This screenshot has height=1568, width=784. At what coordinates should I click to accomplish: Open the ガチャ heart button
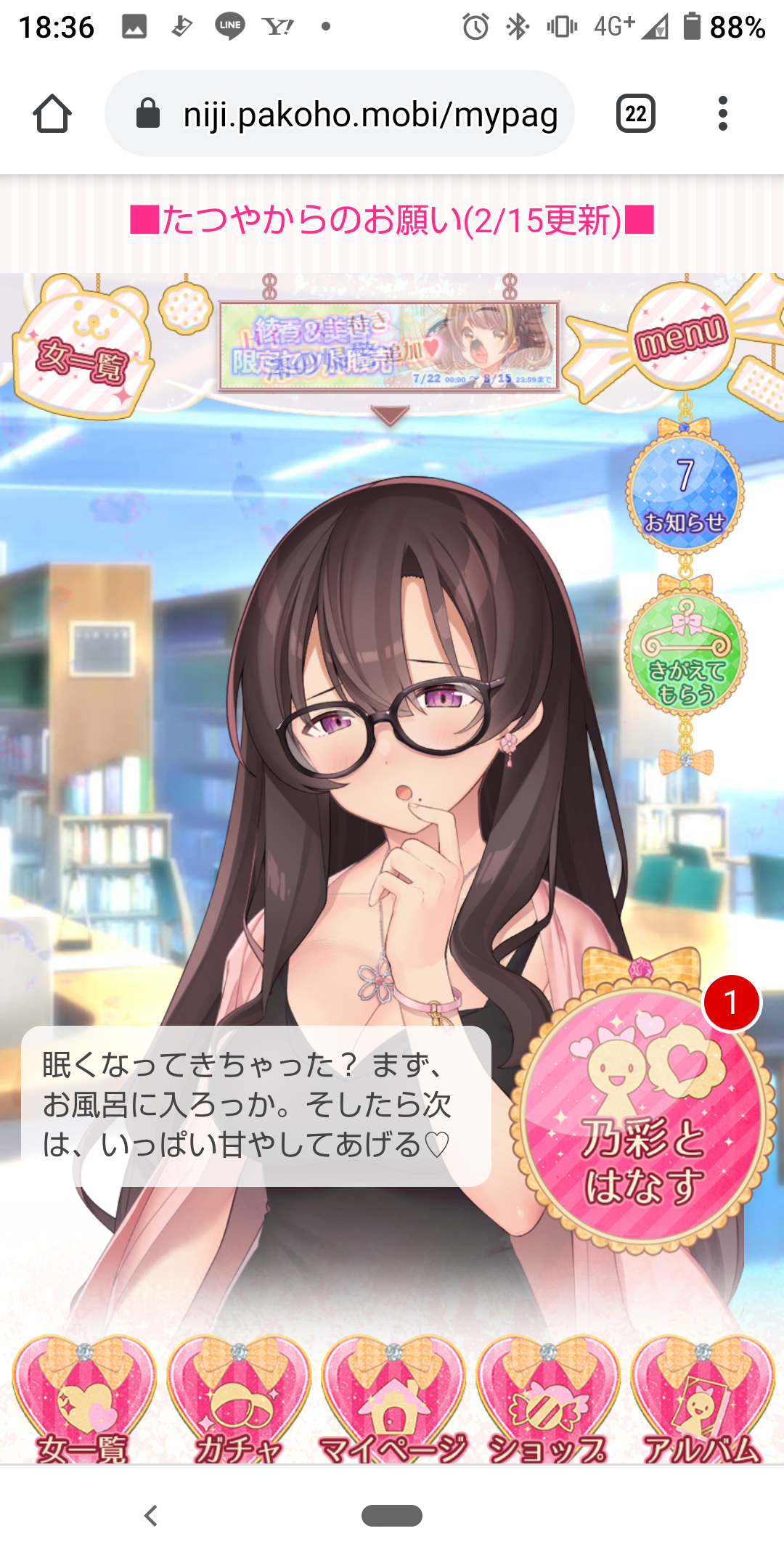tap(238, 1401)
